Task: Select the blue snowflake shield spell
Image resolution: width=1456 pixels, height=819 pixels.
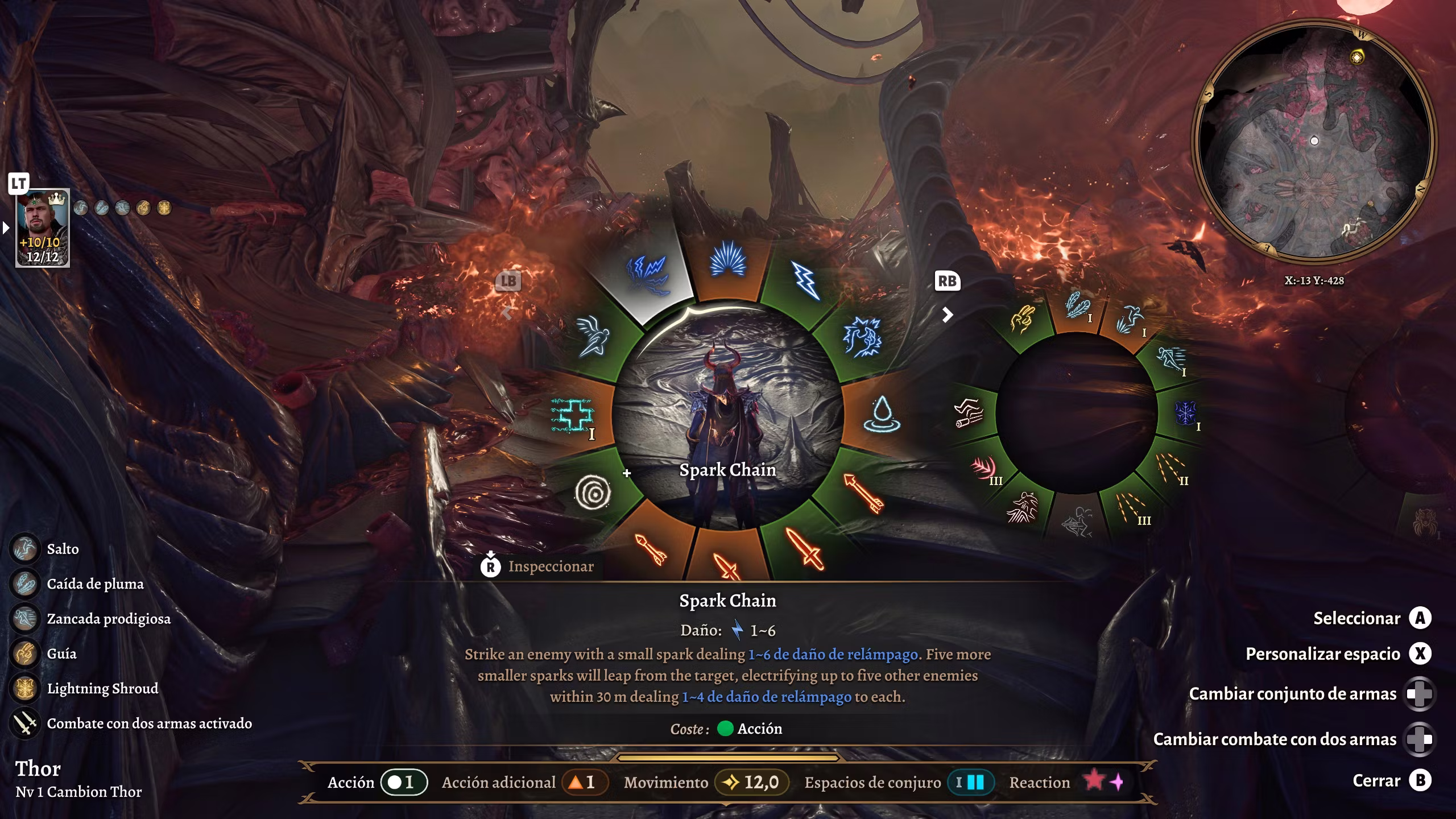Action: click(1185, 413)
